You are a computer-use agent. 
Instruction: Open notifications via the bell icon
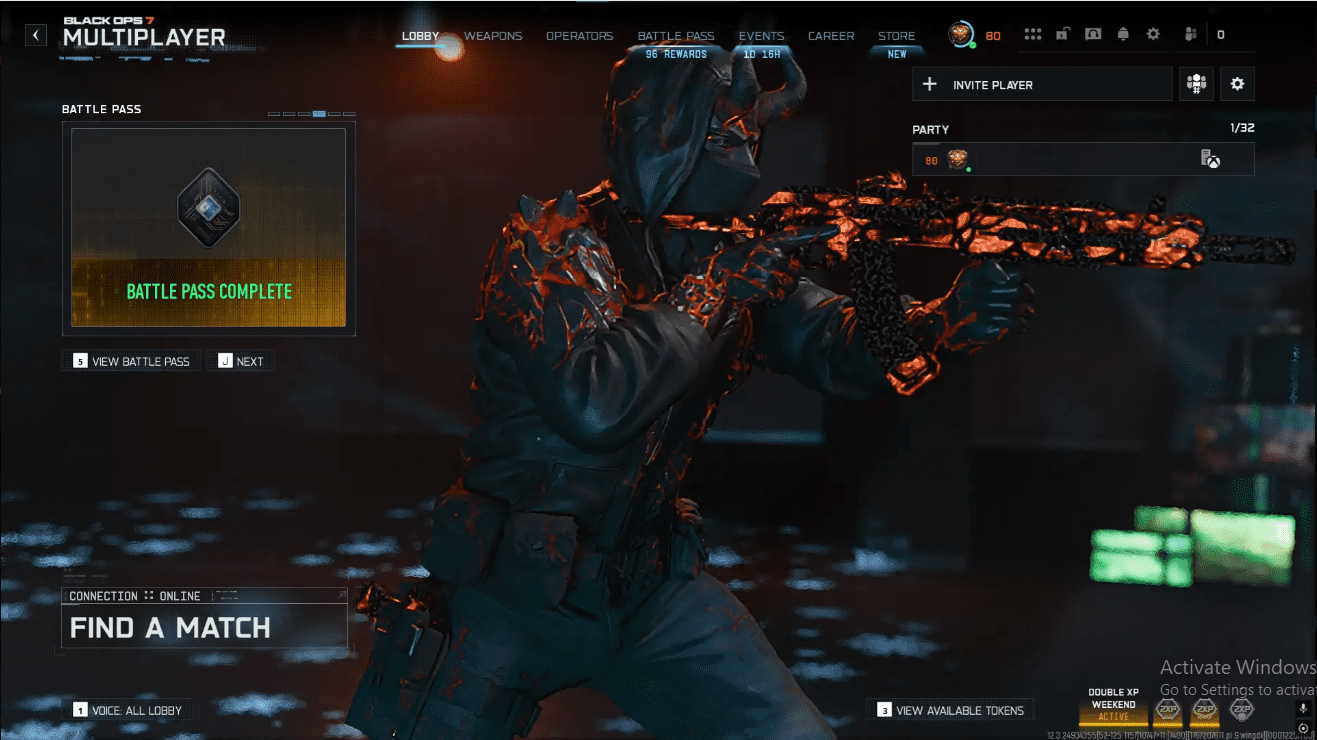point(1123,33)
